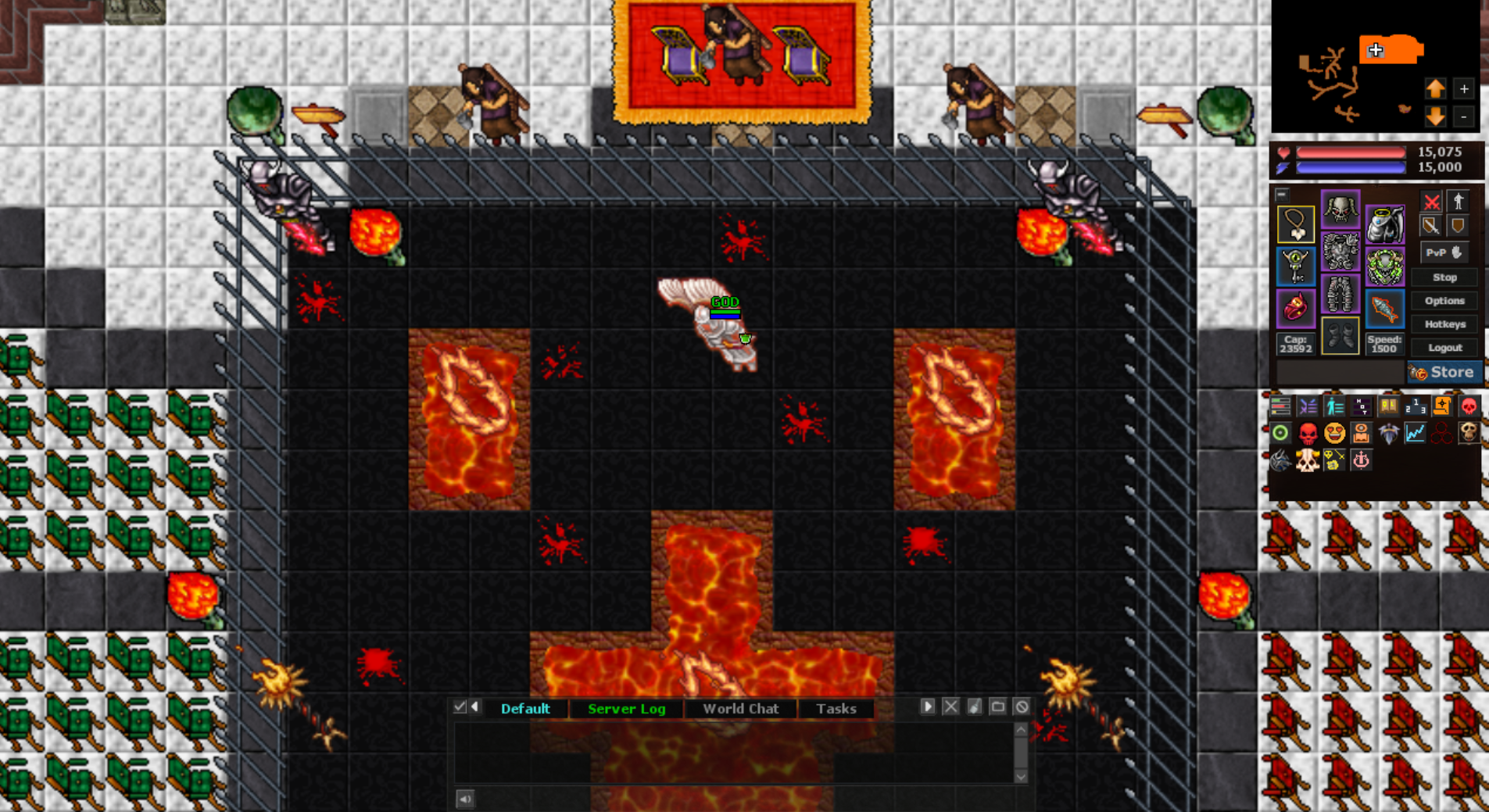Expand the minimap with the plus button

pyautogui.click(x=1465, y=88)
